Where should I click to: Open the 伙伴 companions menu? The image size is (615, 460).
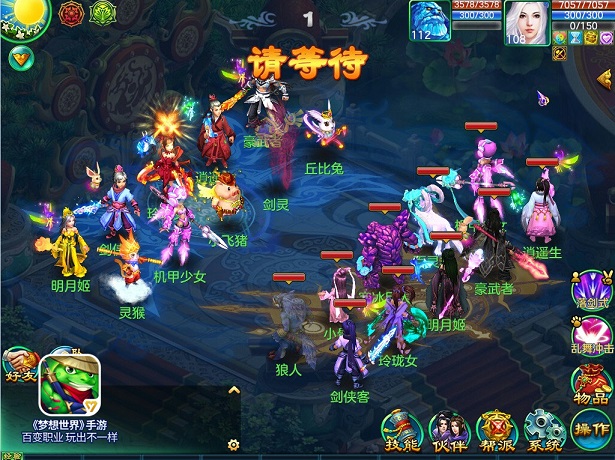tap(447, 431)
